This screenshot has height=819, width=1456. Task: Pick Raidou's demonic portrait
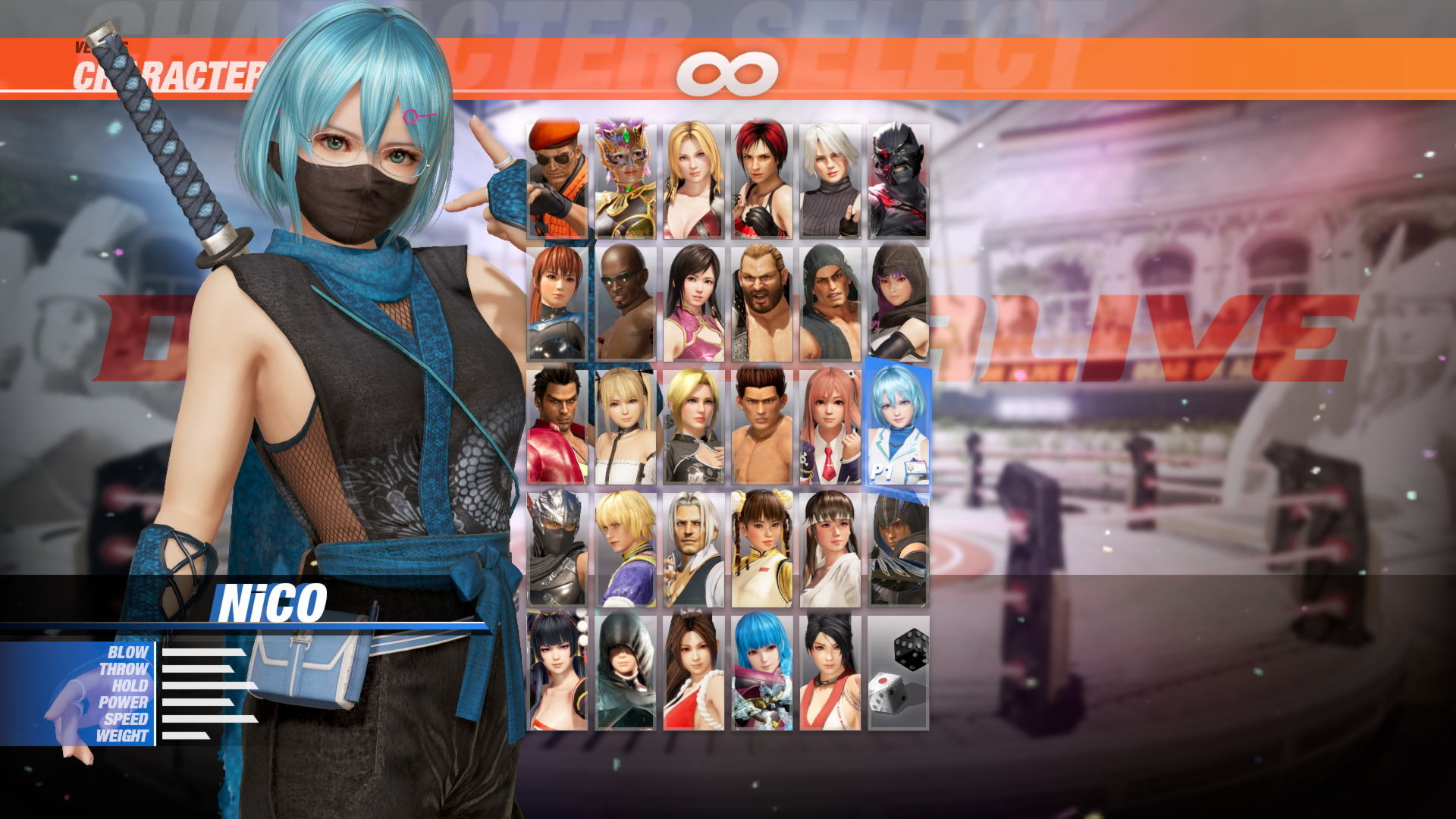click(898, 174)
